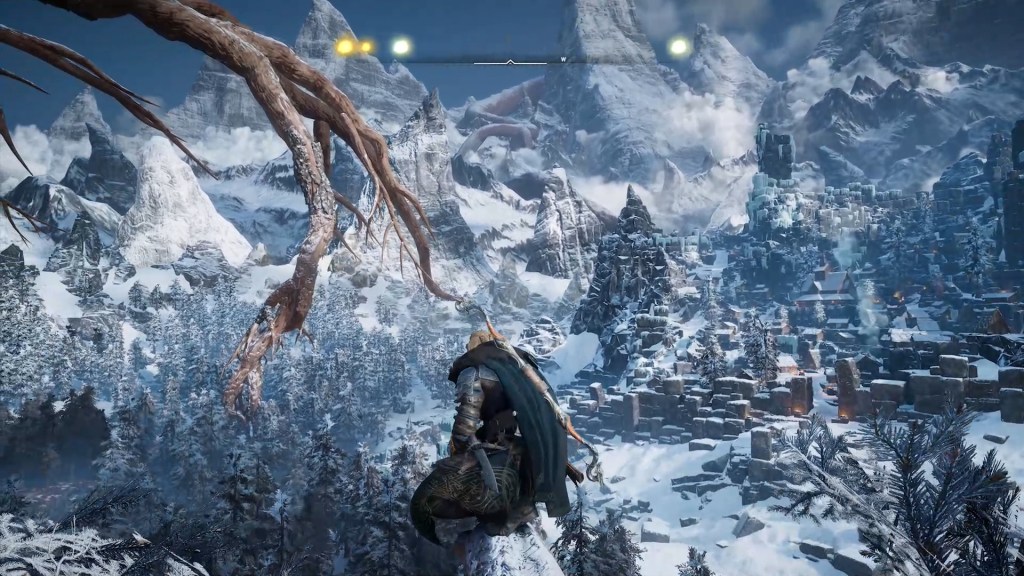Select the white compass marker beside the gold dots
The width and height of the screenshot is (1024, 576).
401,46
